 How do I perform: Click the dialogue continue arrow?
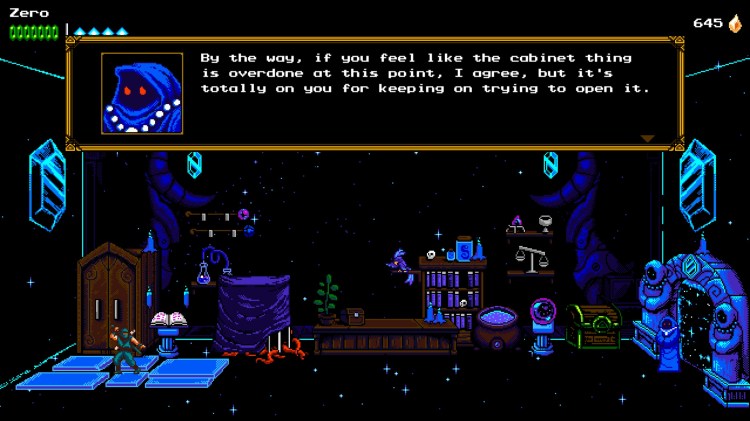point(647,138)
